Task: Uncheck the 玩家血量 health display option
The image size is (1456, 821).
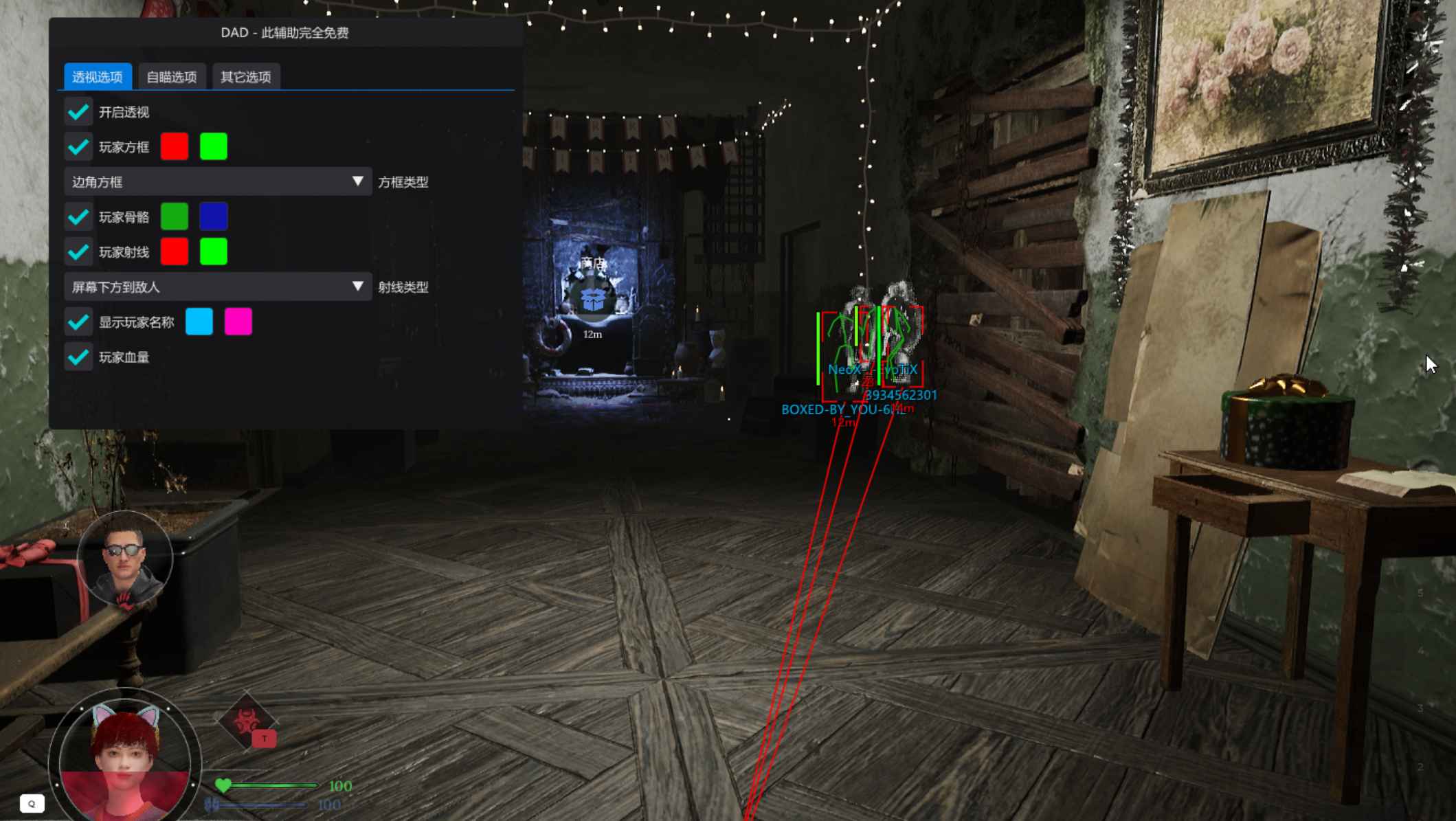Action: tap(78, 358)
